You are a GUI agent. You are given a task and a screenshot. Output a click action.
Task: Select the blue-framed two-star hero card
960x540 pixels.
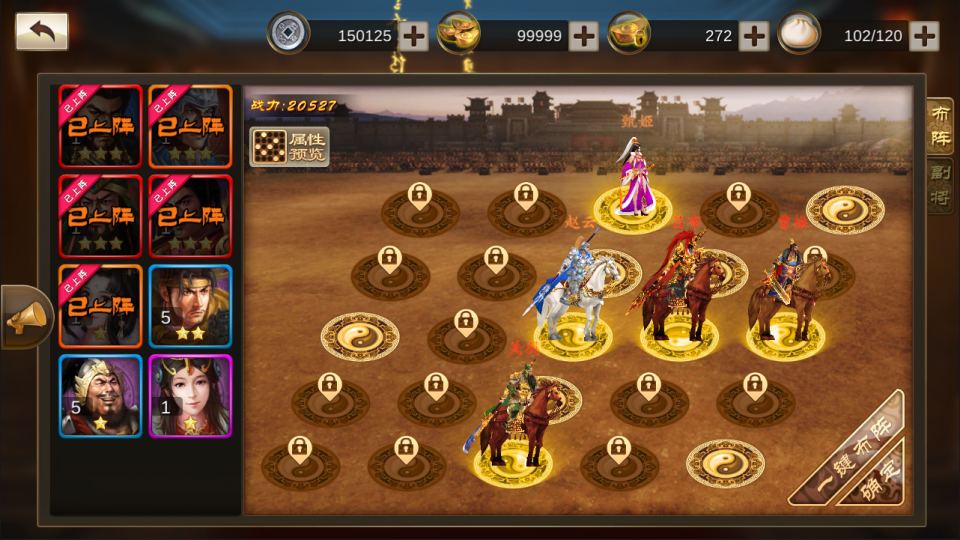190,306
